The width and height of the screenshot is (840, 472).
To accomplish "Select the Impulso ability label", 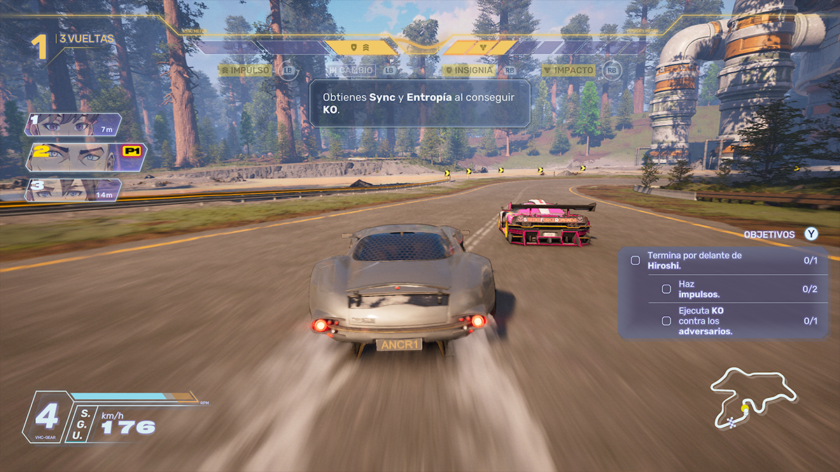I will point(248,70).
